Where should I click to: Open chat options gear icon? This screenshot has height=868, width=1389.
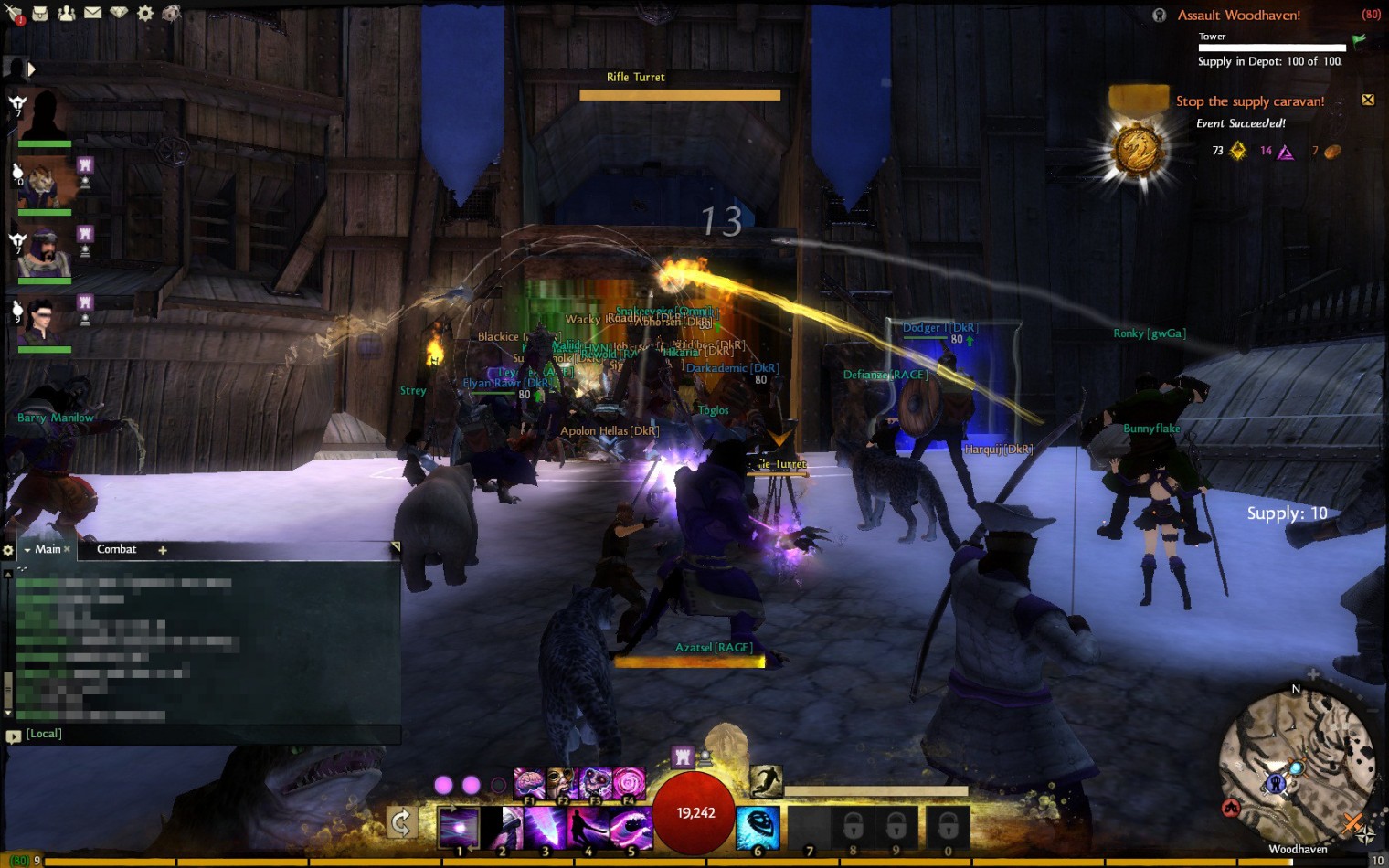click(x=8, y=550)
